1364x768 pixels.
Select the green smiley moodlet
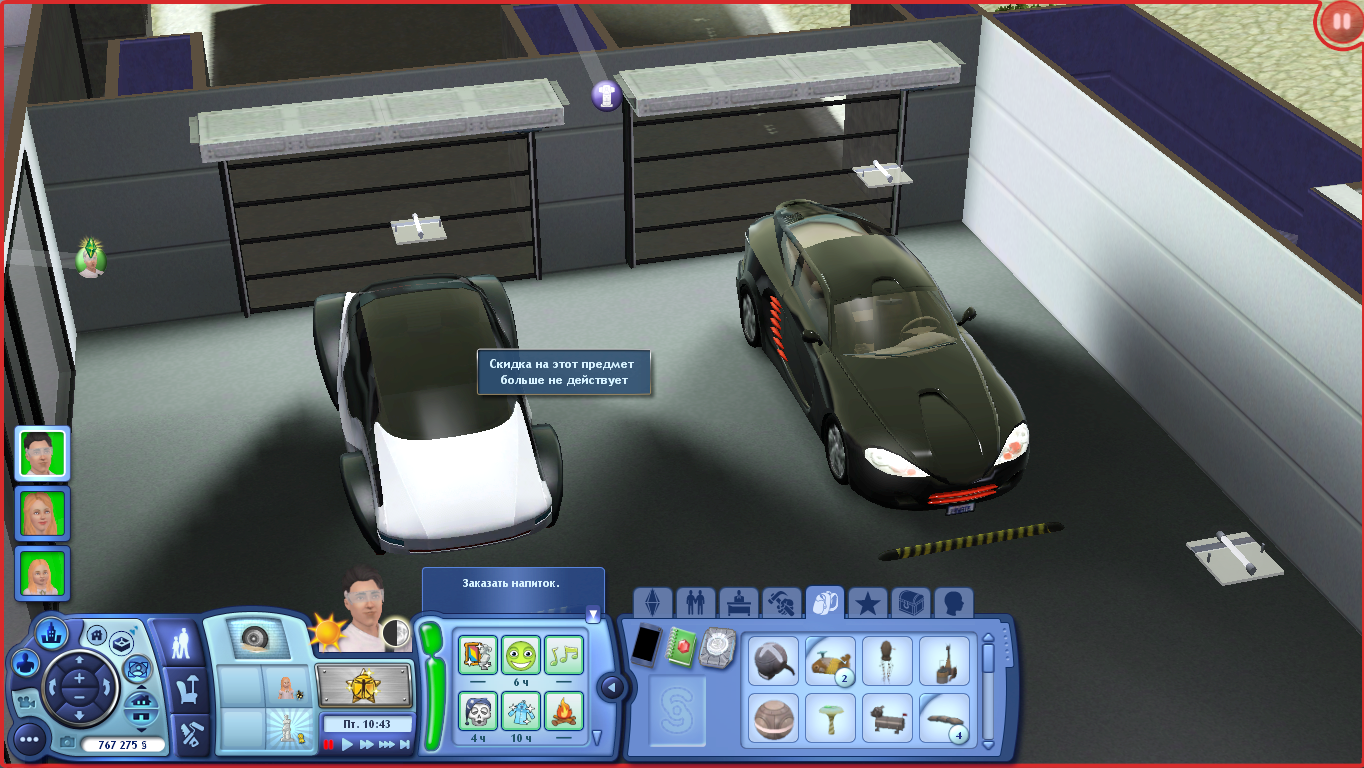[520, 655]
